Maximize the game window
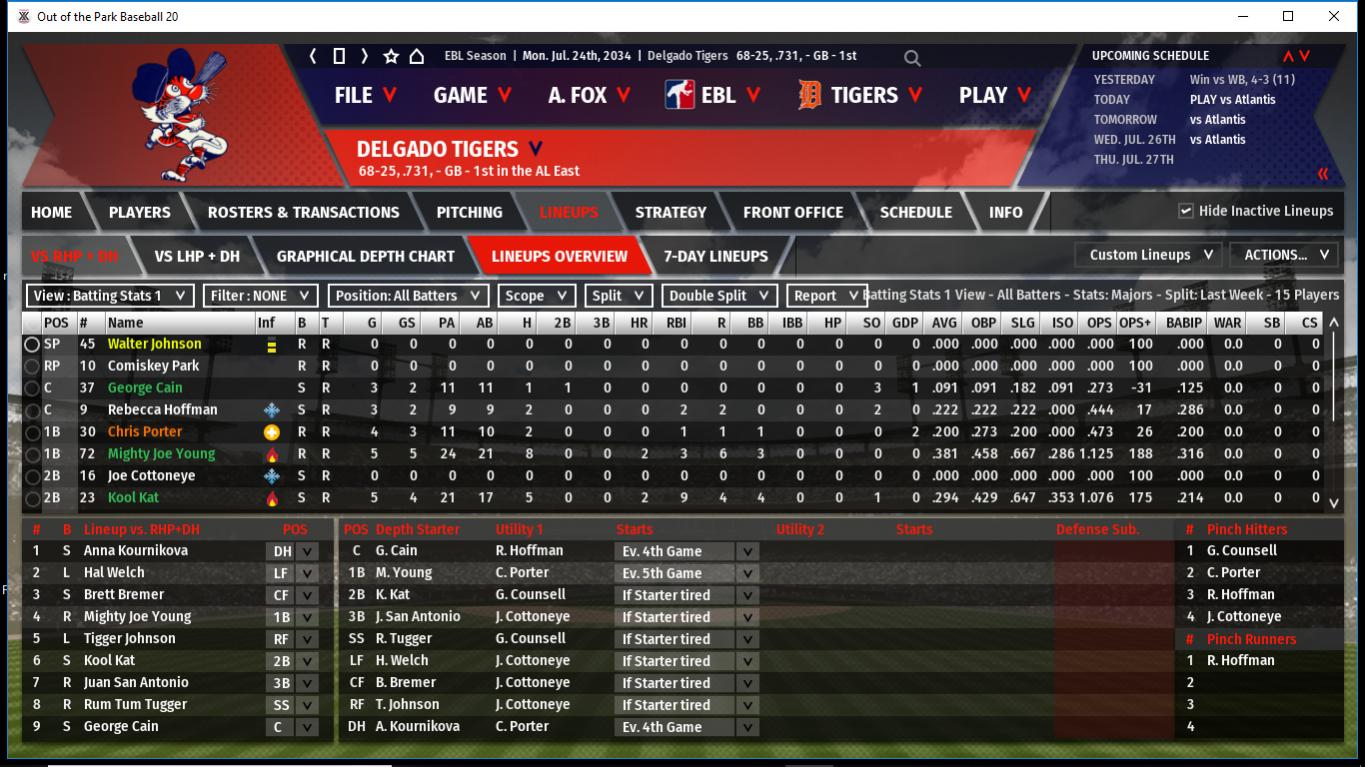The height and width of the screenshot is (767, 1365). click(1288, 16)
